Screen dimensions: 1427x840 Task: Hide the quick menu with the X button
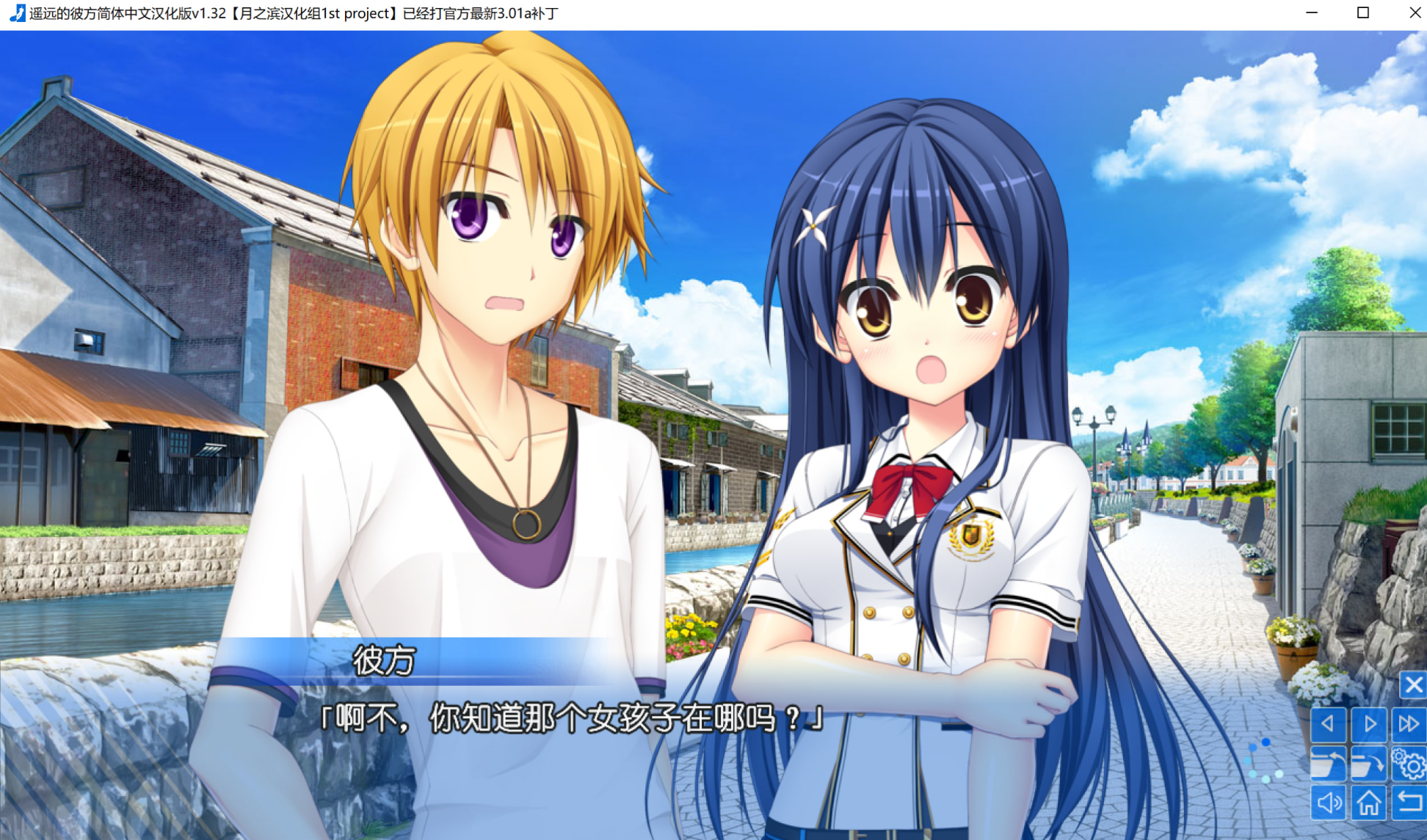click(1414, 685)
